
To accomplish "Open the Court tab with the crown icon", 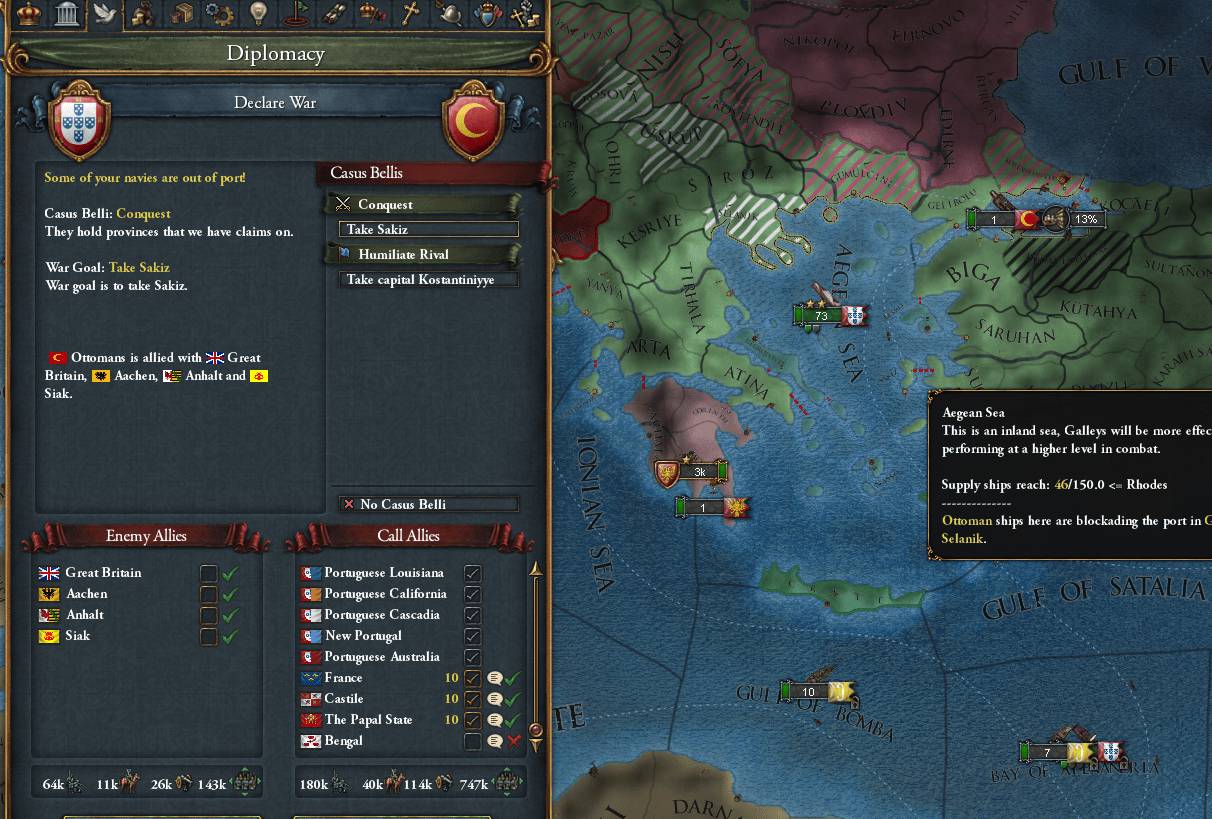I will 29,14.
